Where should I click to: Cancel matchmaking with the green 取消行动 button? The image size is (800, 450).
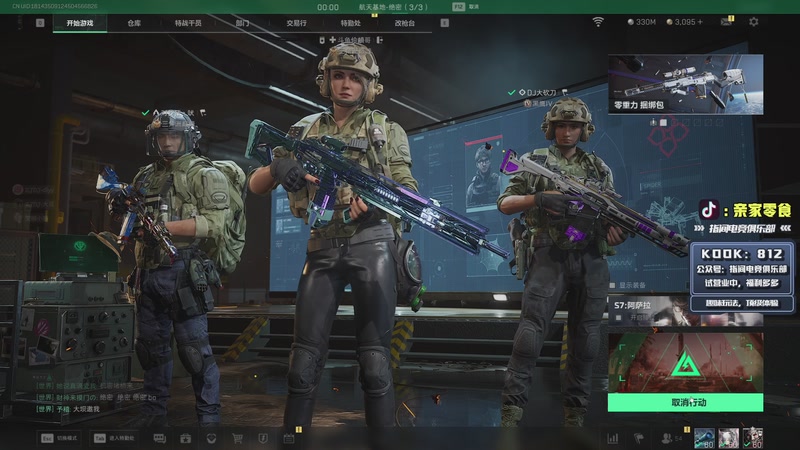pyautogui.click(x=685, y=402)
